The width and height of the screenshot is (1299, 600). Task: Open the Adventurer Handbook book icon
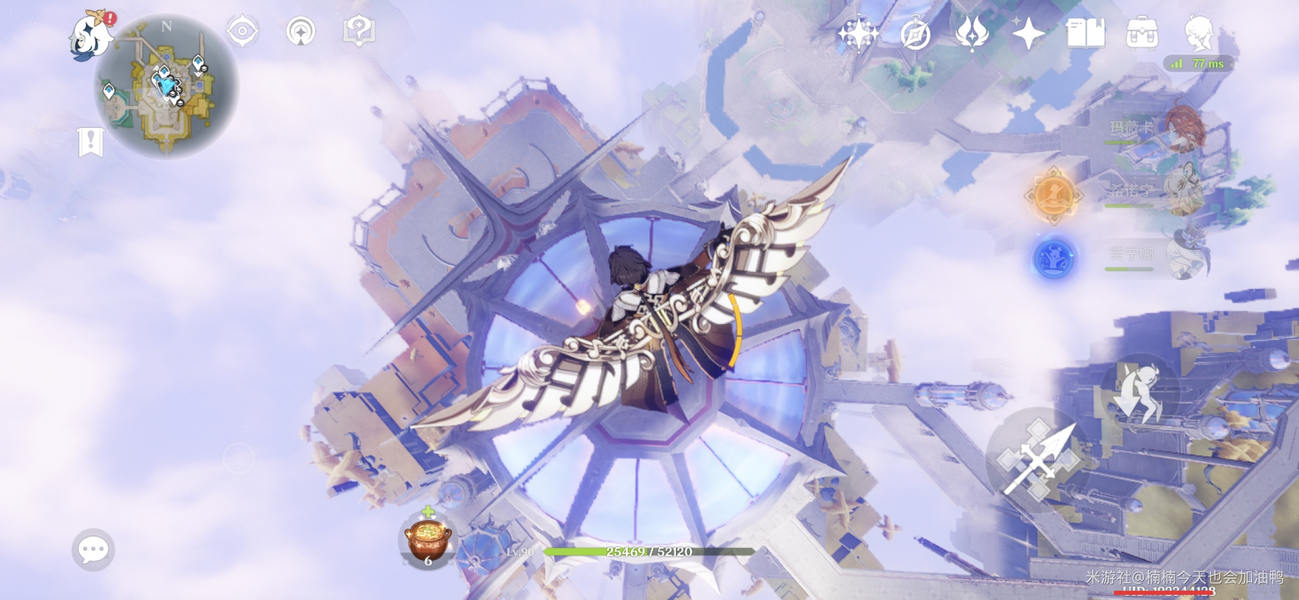[1085, 34]
